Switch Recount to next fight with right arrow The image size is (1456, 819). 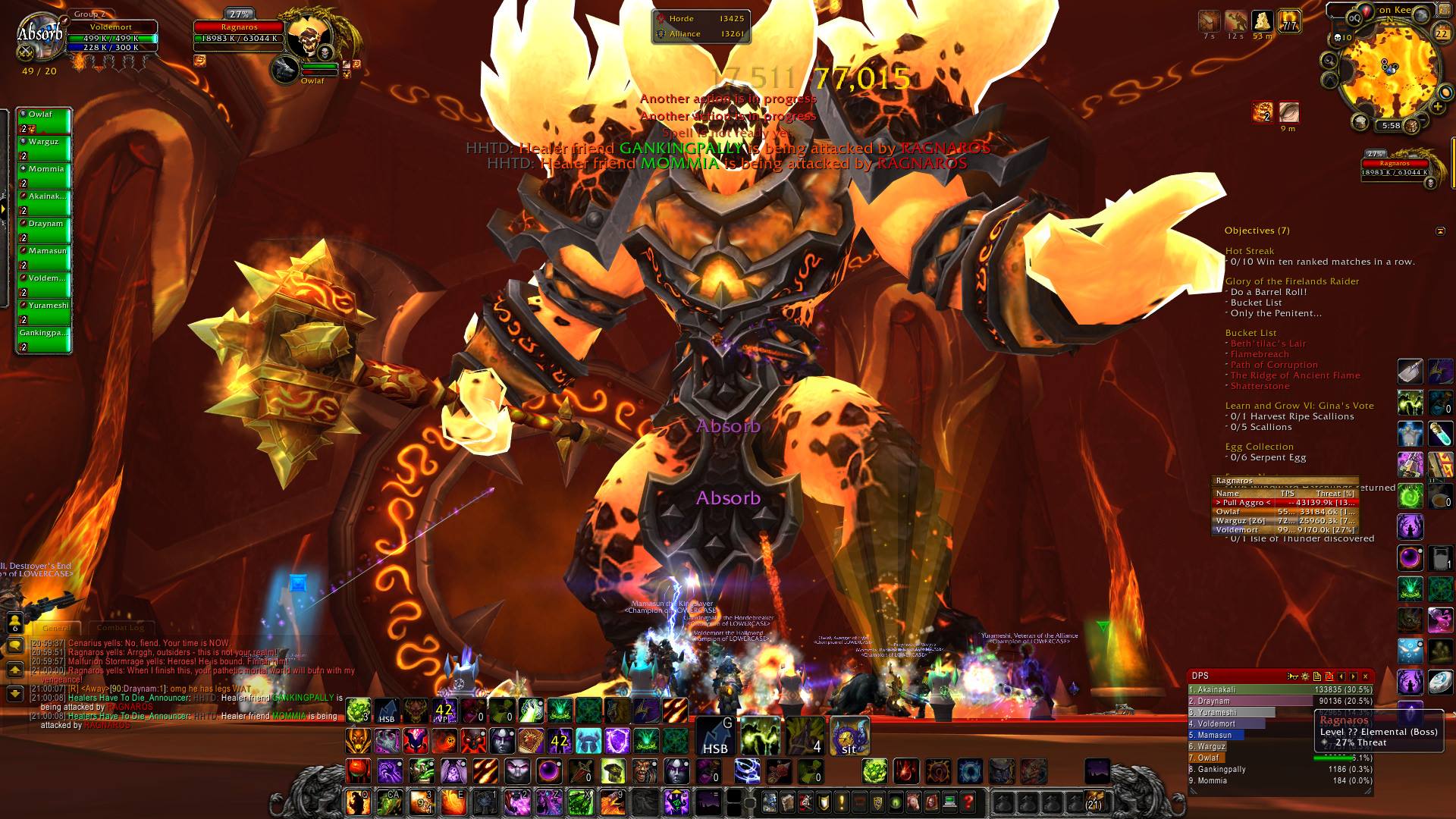tap(1352, 676)
